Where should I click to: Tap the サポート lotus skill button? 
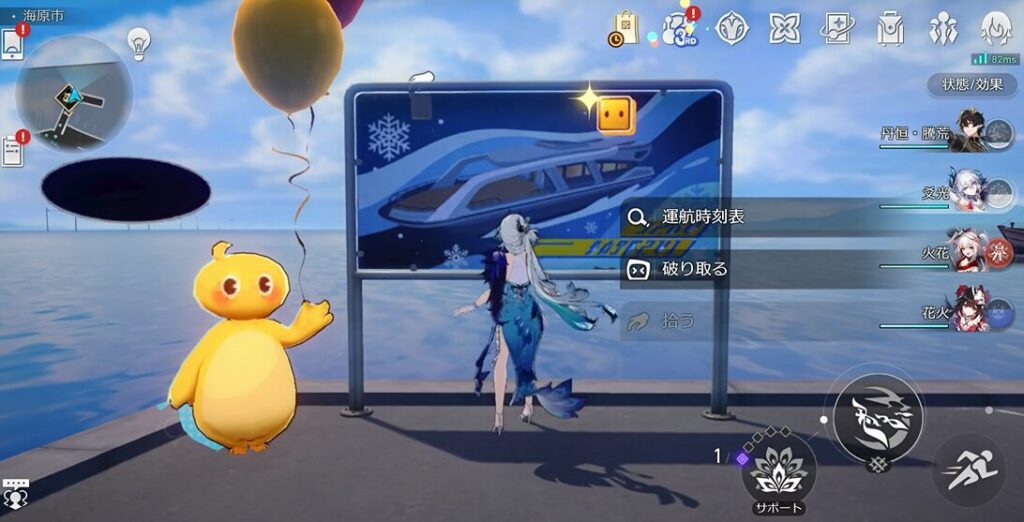click(779, 469)
